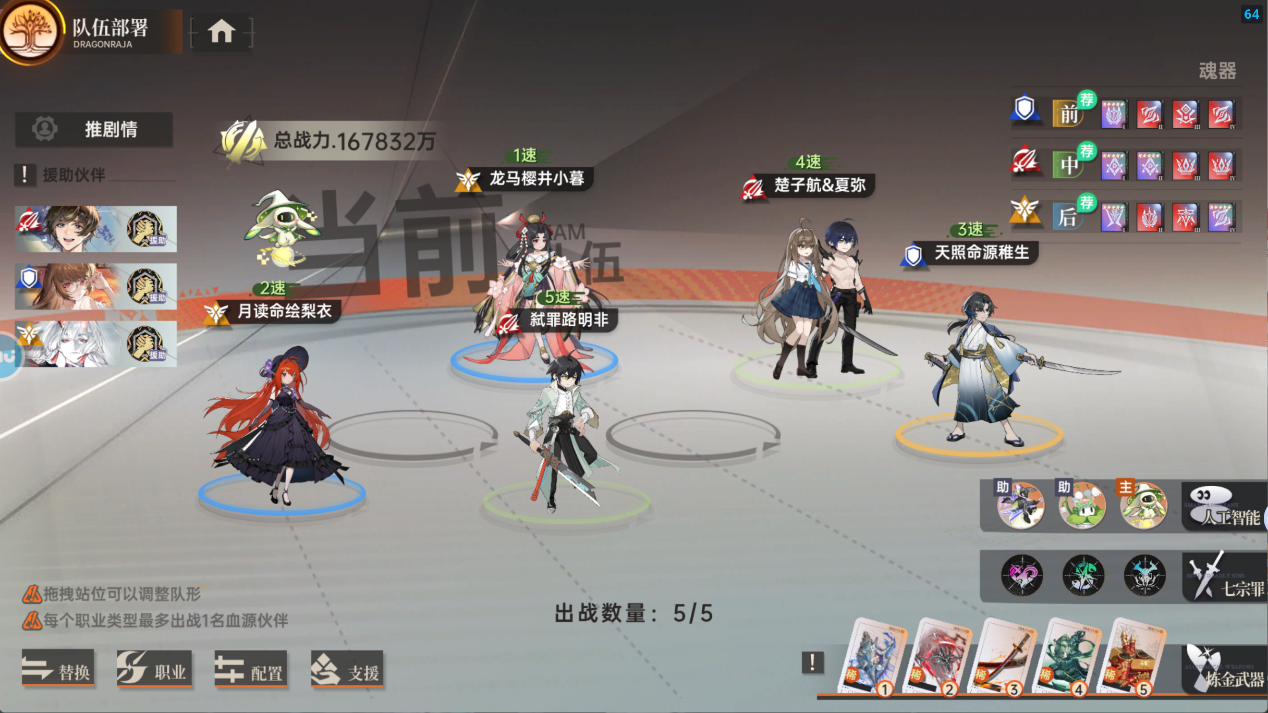
Task: Choose the top support partner portrait
Action: click(96, 229)
